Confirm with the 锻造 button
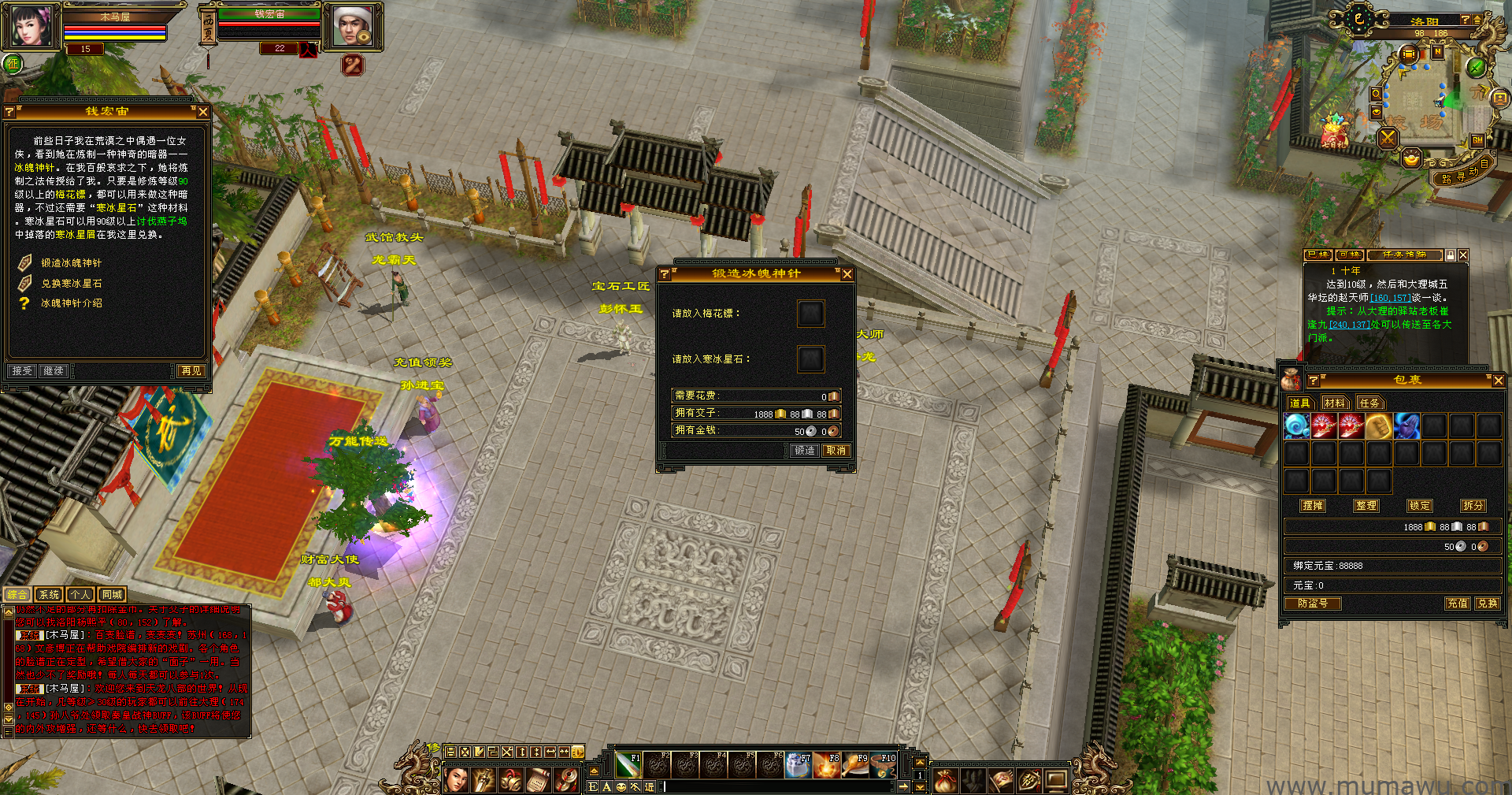Viewport: 1512px width, 795px height. (x=805, y=451)
